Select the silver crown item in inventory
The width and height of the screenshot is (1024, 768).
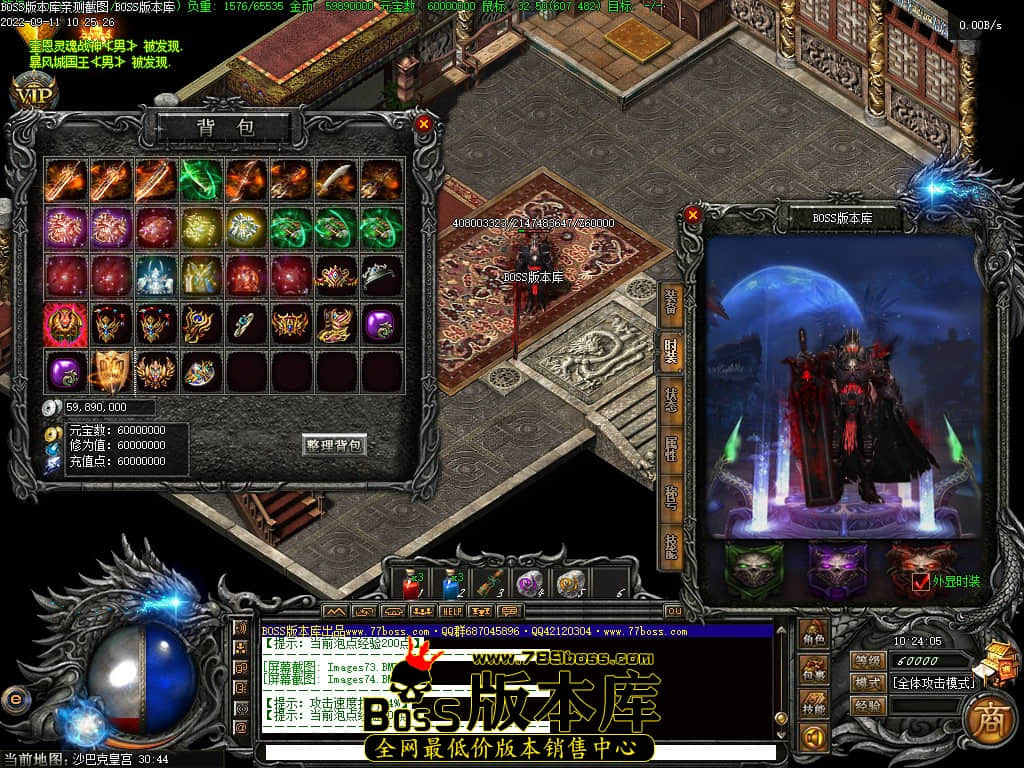(x=381, y=274)
